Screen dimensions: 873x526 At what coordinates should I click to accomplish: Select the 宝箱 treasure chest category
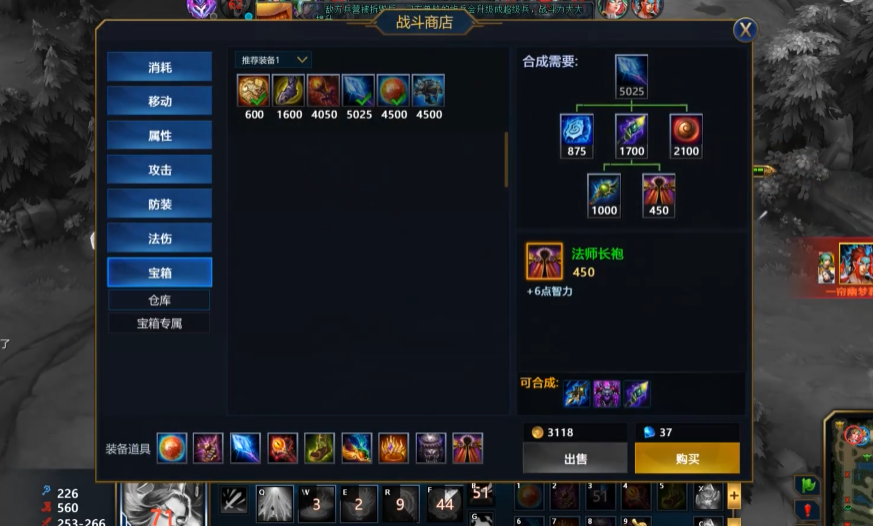[x=160, y=272]
